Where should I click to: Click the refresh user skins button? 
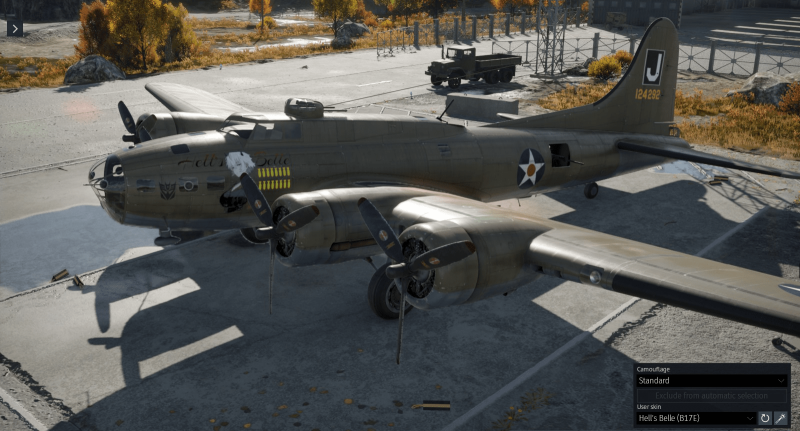[x=765, y=418]
